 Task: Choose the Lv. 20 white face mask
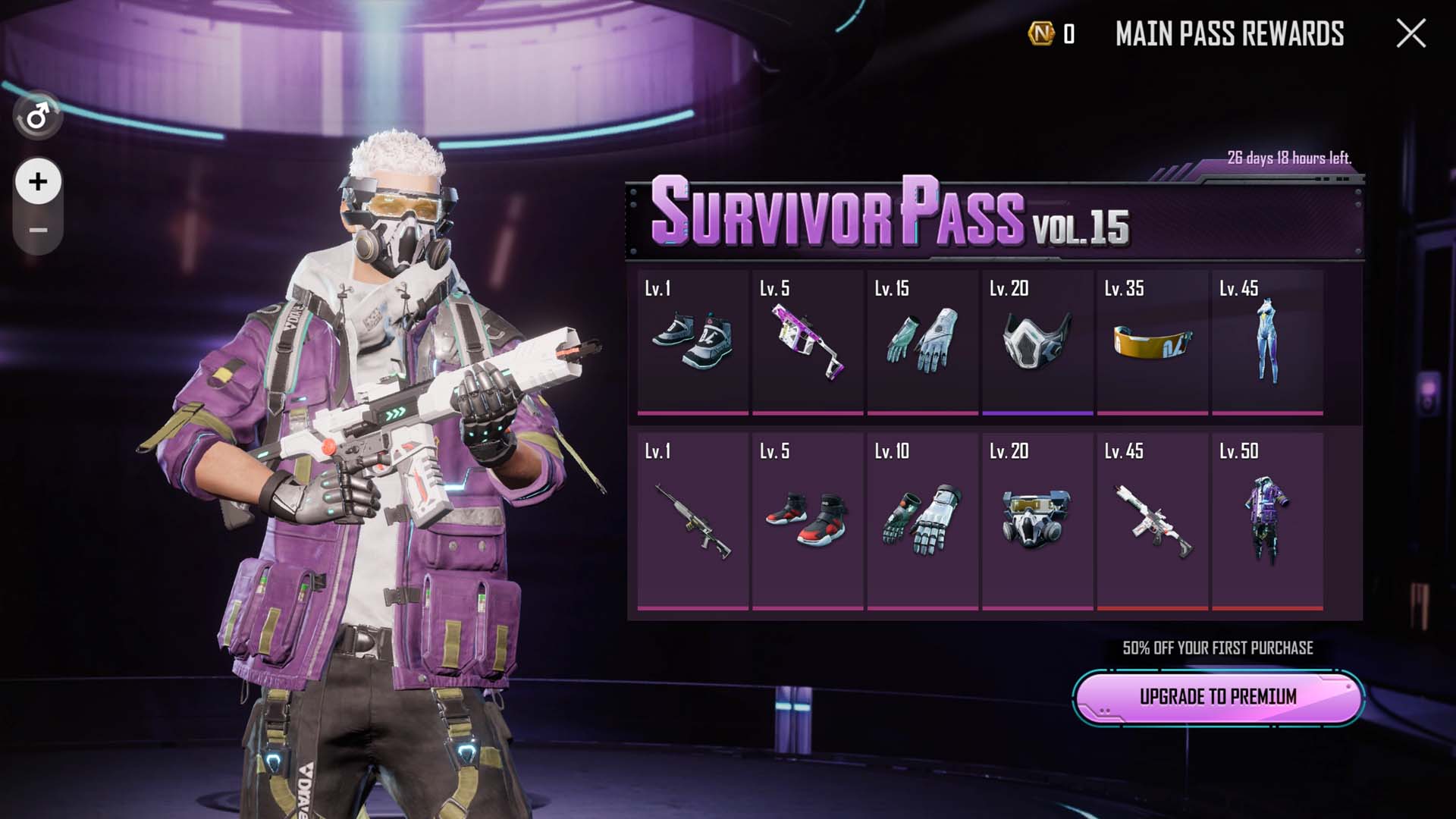[x=1037, y=343]
